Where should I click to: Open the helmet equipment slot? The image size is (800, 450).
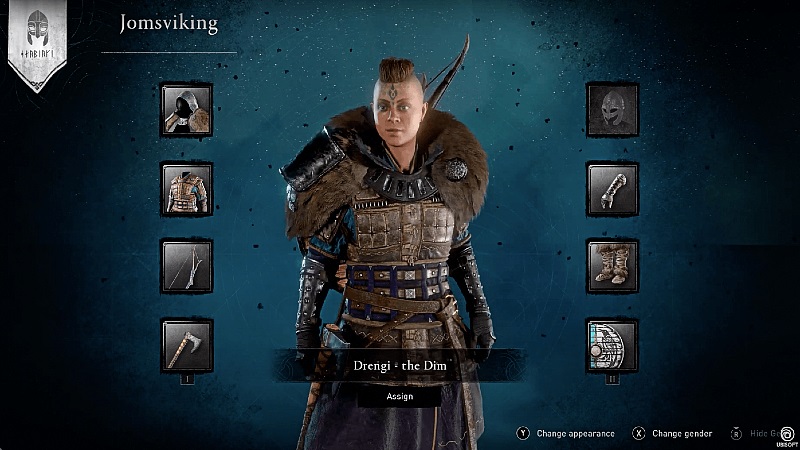coord(612,110)
